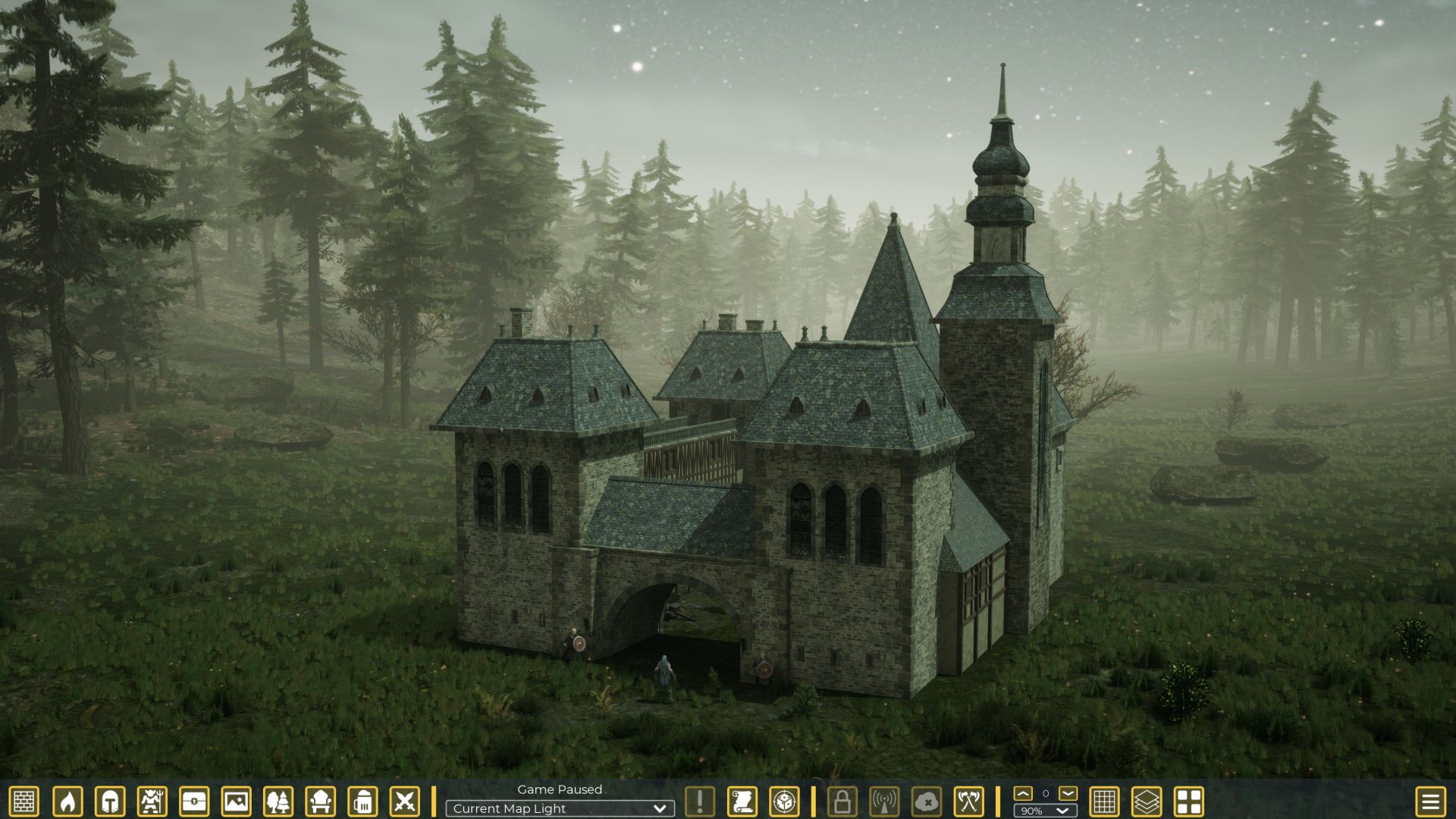Open the Current Map Light dropdown
The height and width of the screenshot is (819, 1456).
click(560, 809)
